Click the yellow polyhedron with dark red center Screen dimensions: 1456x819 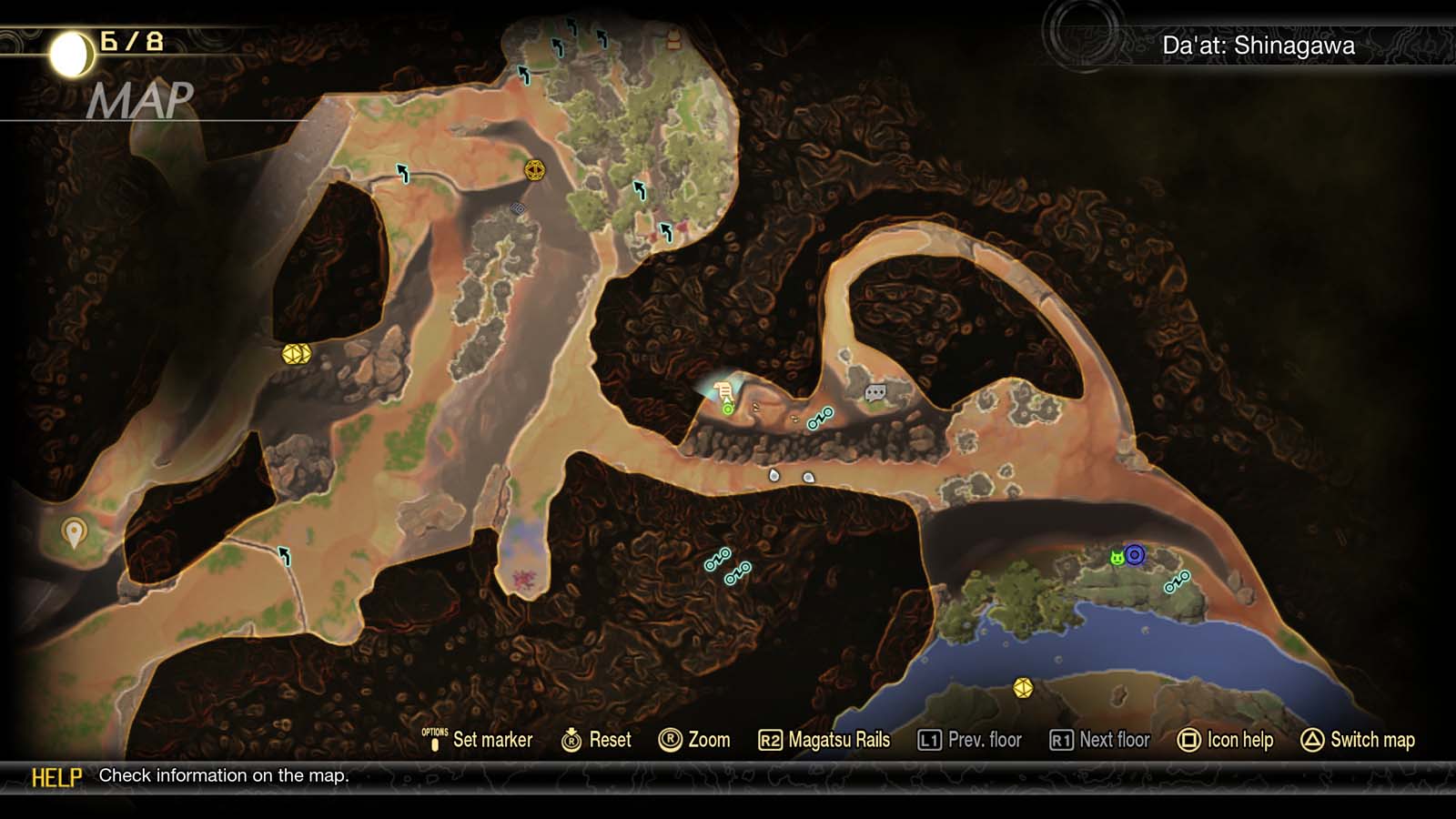click(534, 170)
